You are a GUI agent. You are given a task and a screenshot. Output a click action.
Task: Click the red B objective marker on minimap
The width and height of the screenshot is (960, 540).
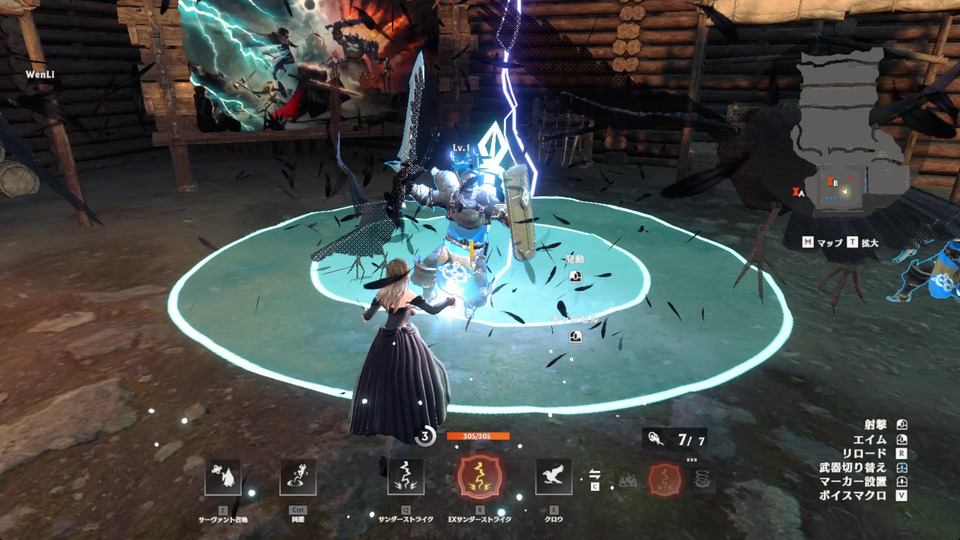click(832, 183)
